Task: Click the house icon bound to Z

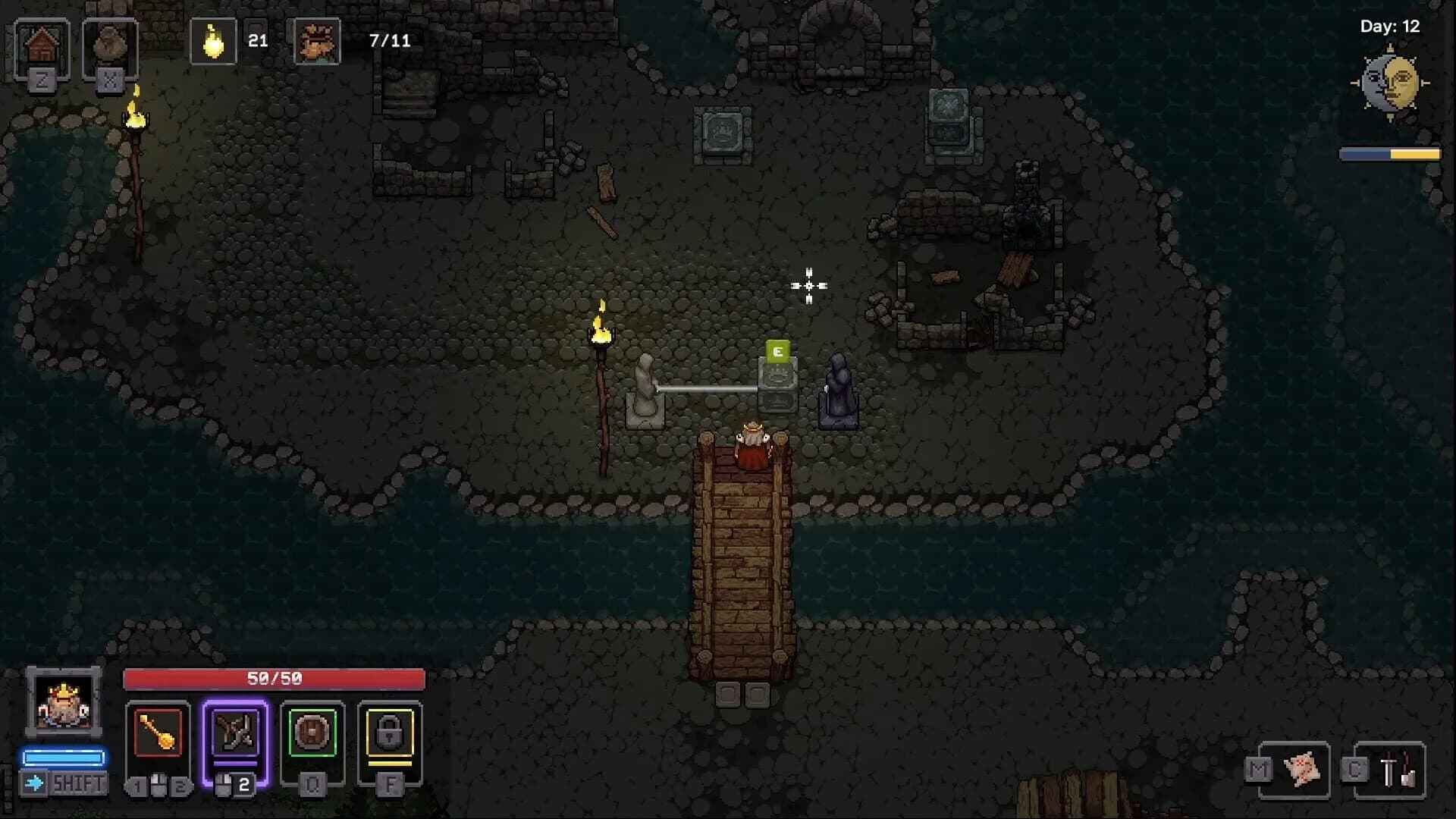Action: pyautogui.click(x=42, y=42)
